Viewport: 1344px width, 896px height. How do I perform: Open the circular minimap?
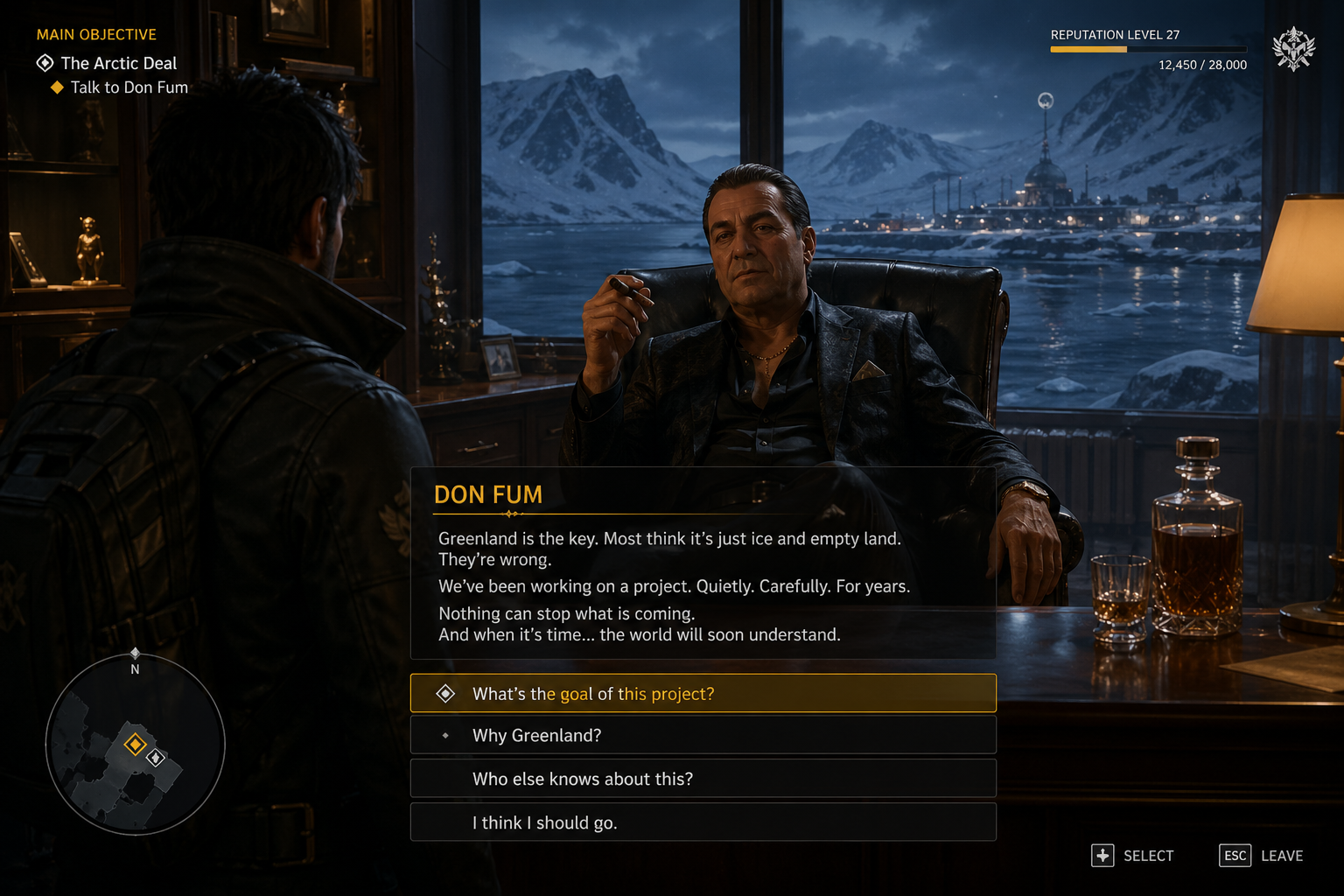coord(136,745)
